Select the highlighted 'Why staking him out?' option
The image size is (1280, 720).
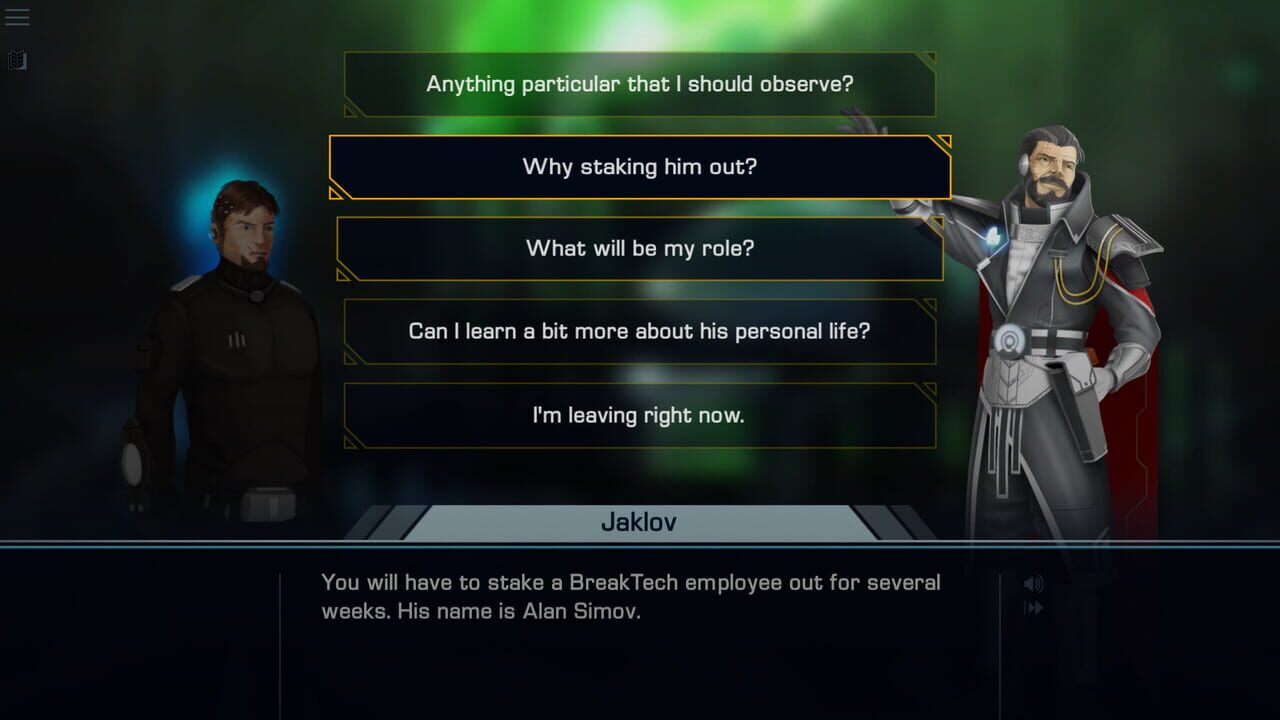pos(640,166)
